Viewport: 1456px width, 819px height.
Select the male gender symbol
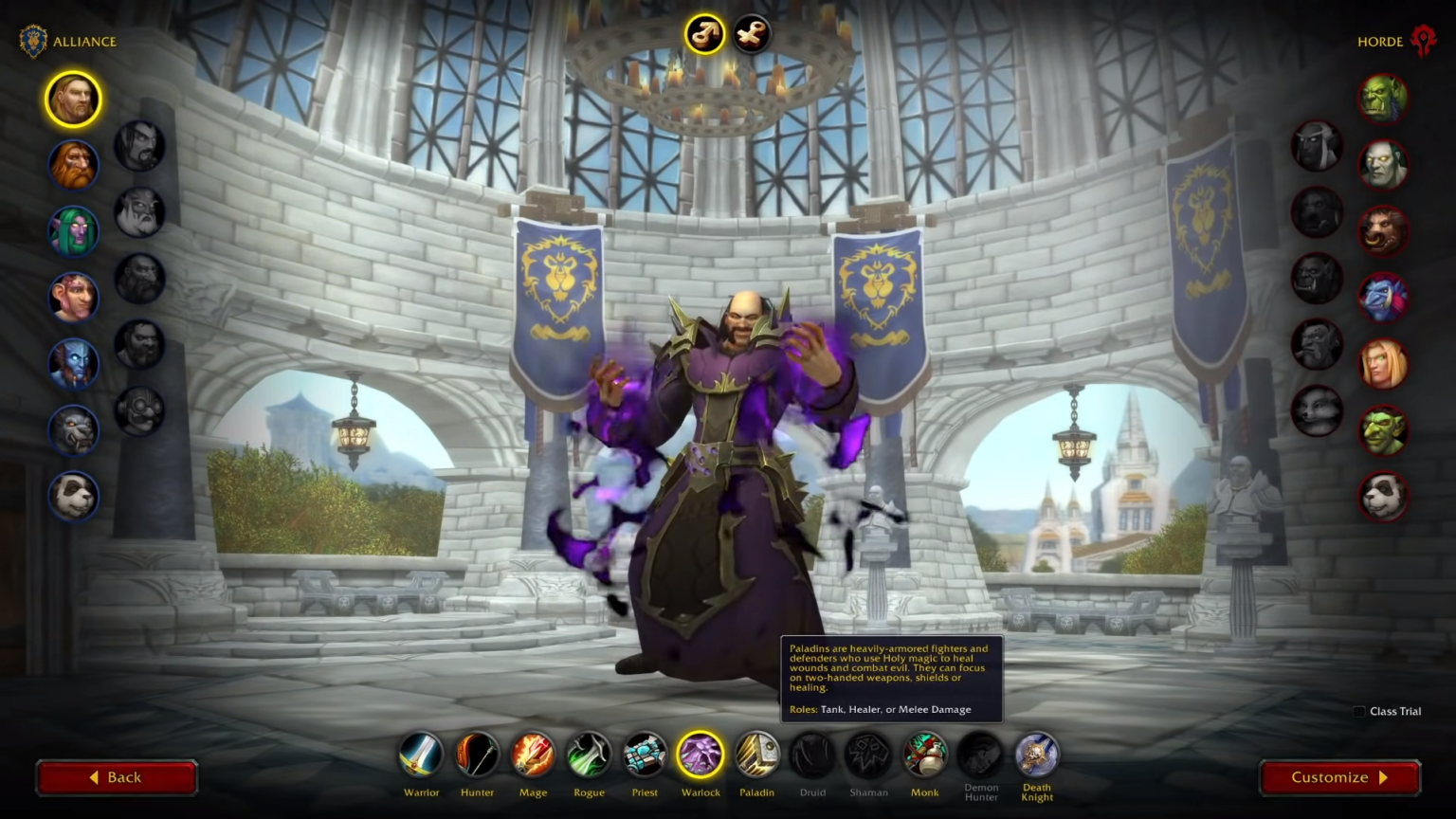click(704, 35)
